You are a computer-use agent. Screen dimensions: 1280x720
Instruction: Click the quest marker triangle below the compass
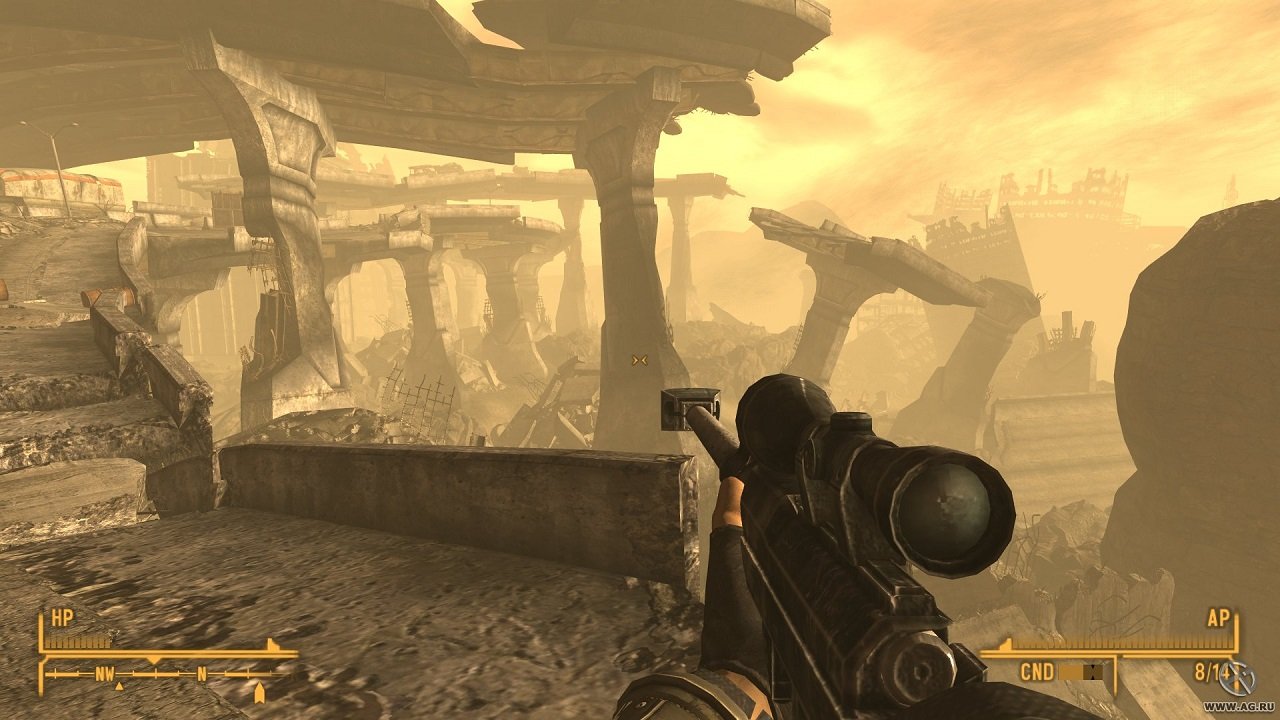coord(119,686)
